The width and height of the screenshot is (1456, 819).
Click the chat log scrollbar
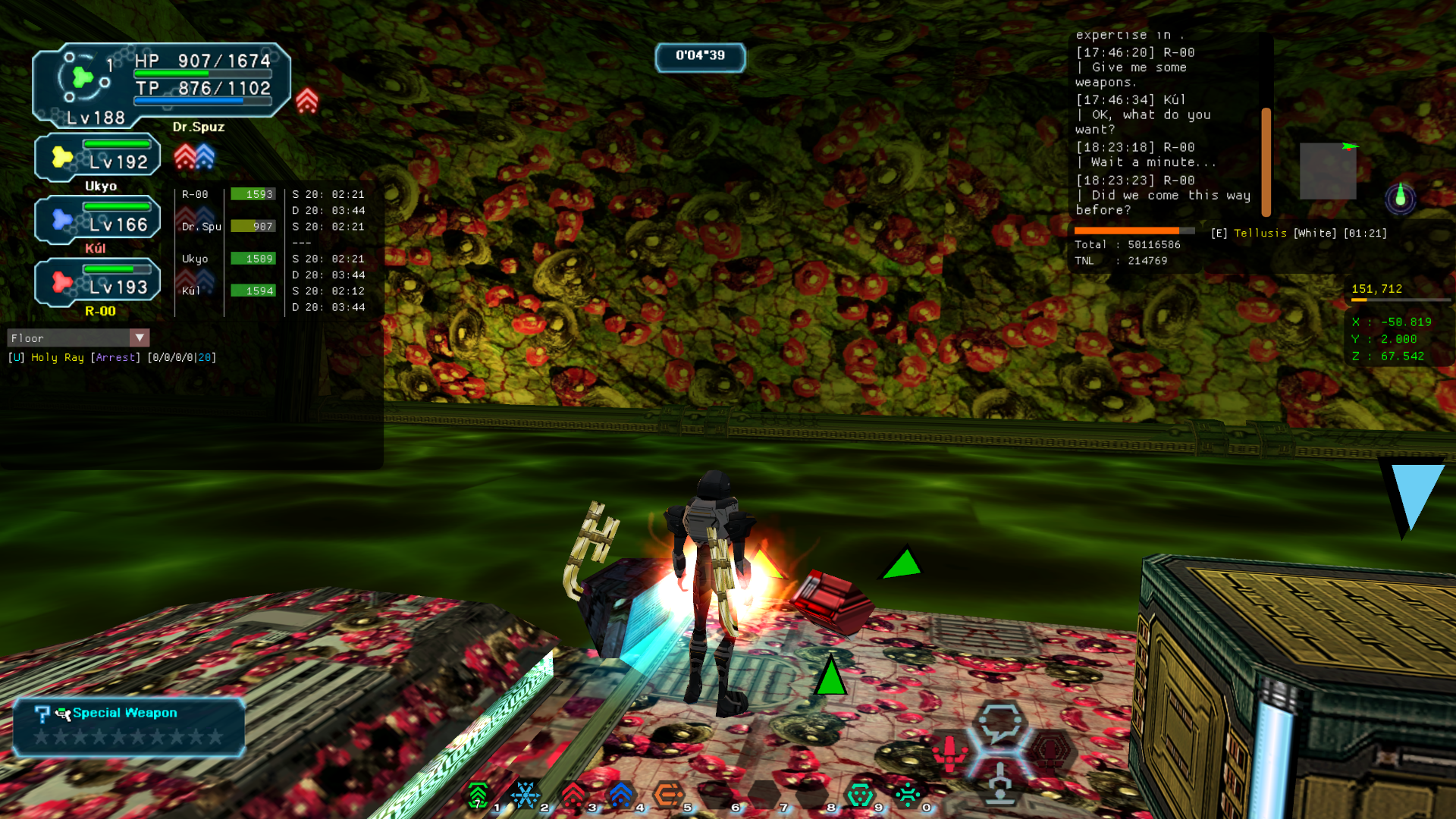[1266, 162]
